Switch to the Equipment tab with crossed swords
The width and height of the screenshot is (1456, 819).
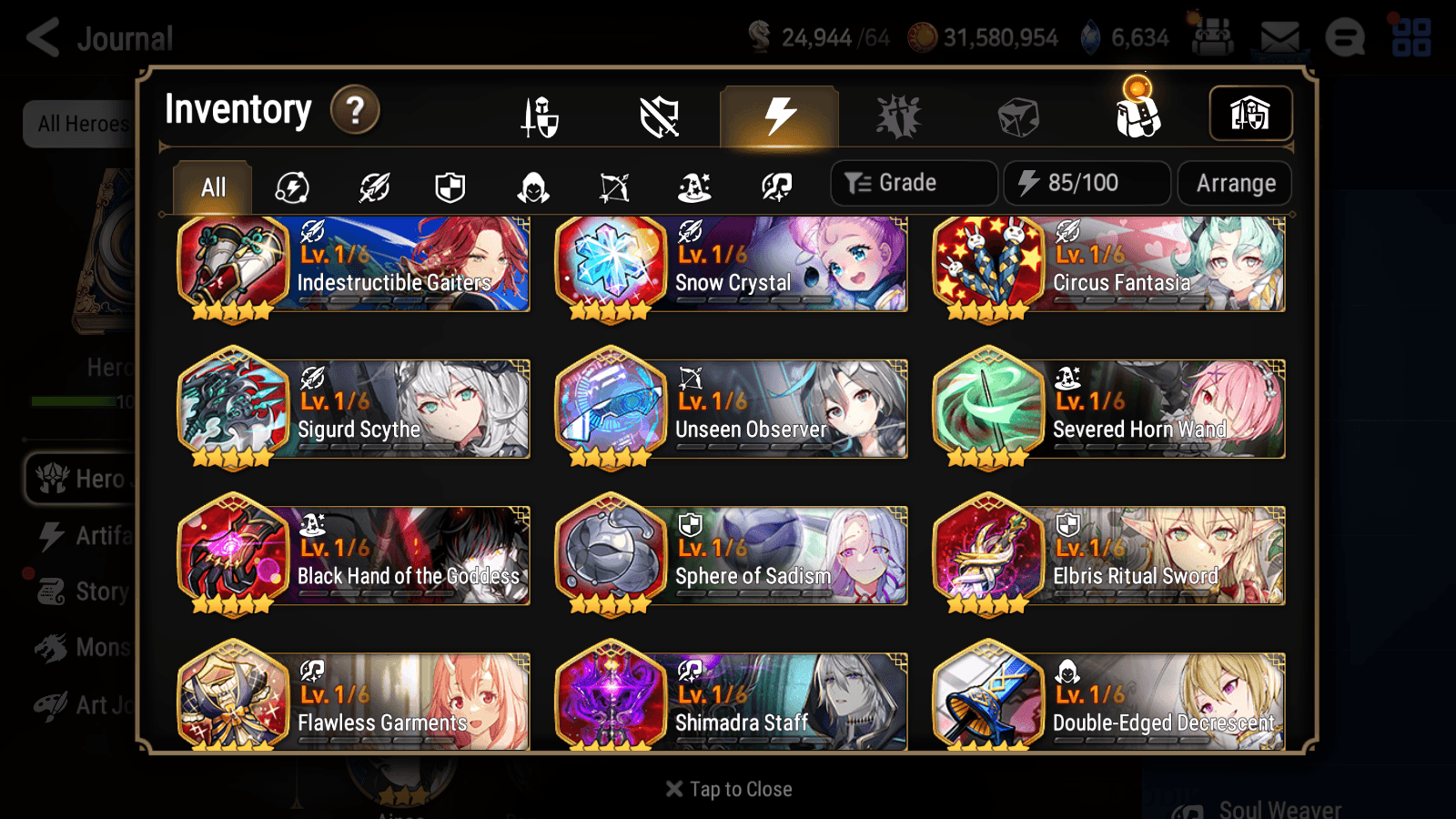point(540,116)
